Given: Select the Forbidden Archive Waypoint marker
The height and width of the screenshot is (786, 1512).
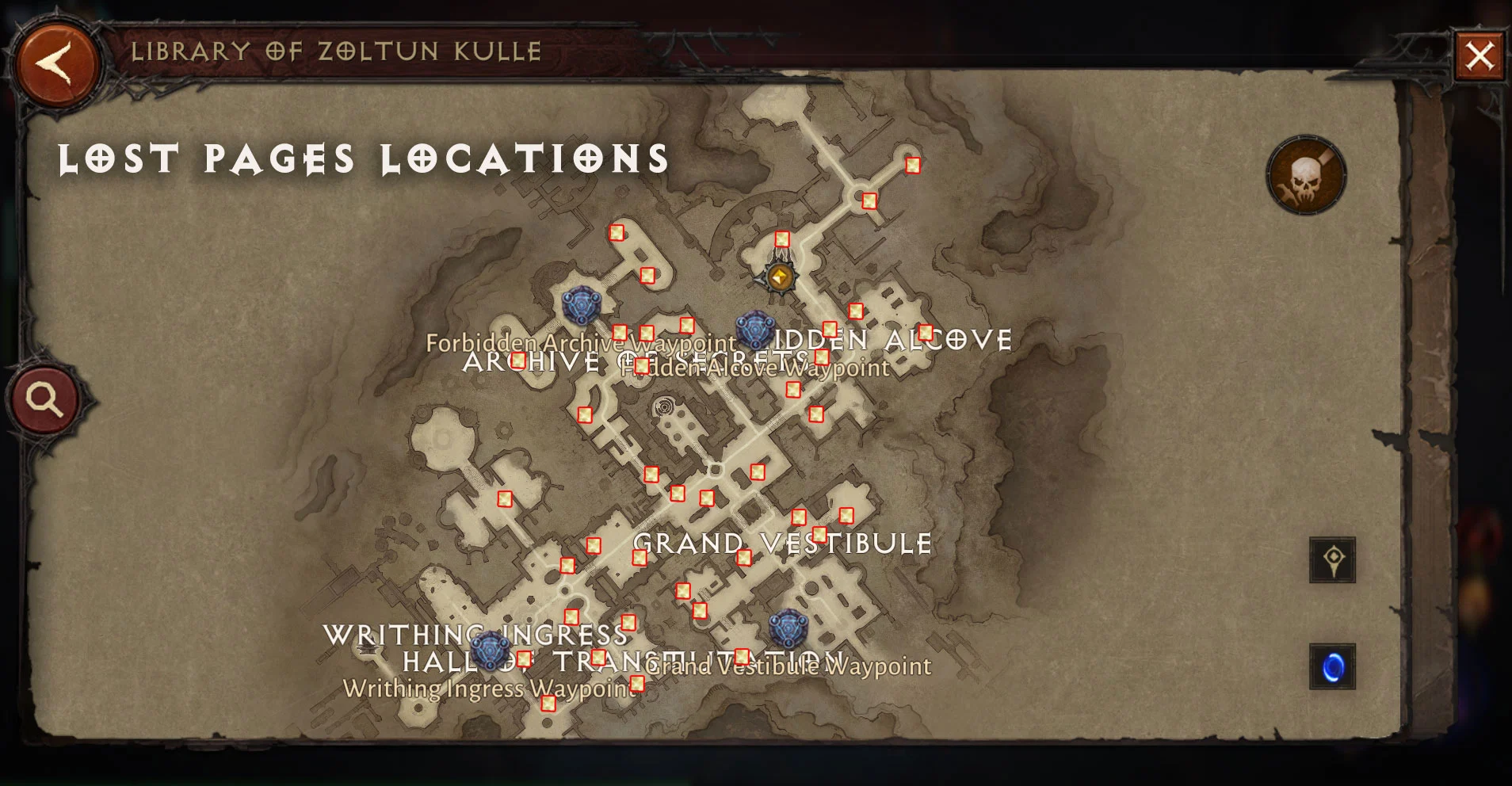Looking at the screenshot, I should tap(581, 305).
